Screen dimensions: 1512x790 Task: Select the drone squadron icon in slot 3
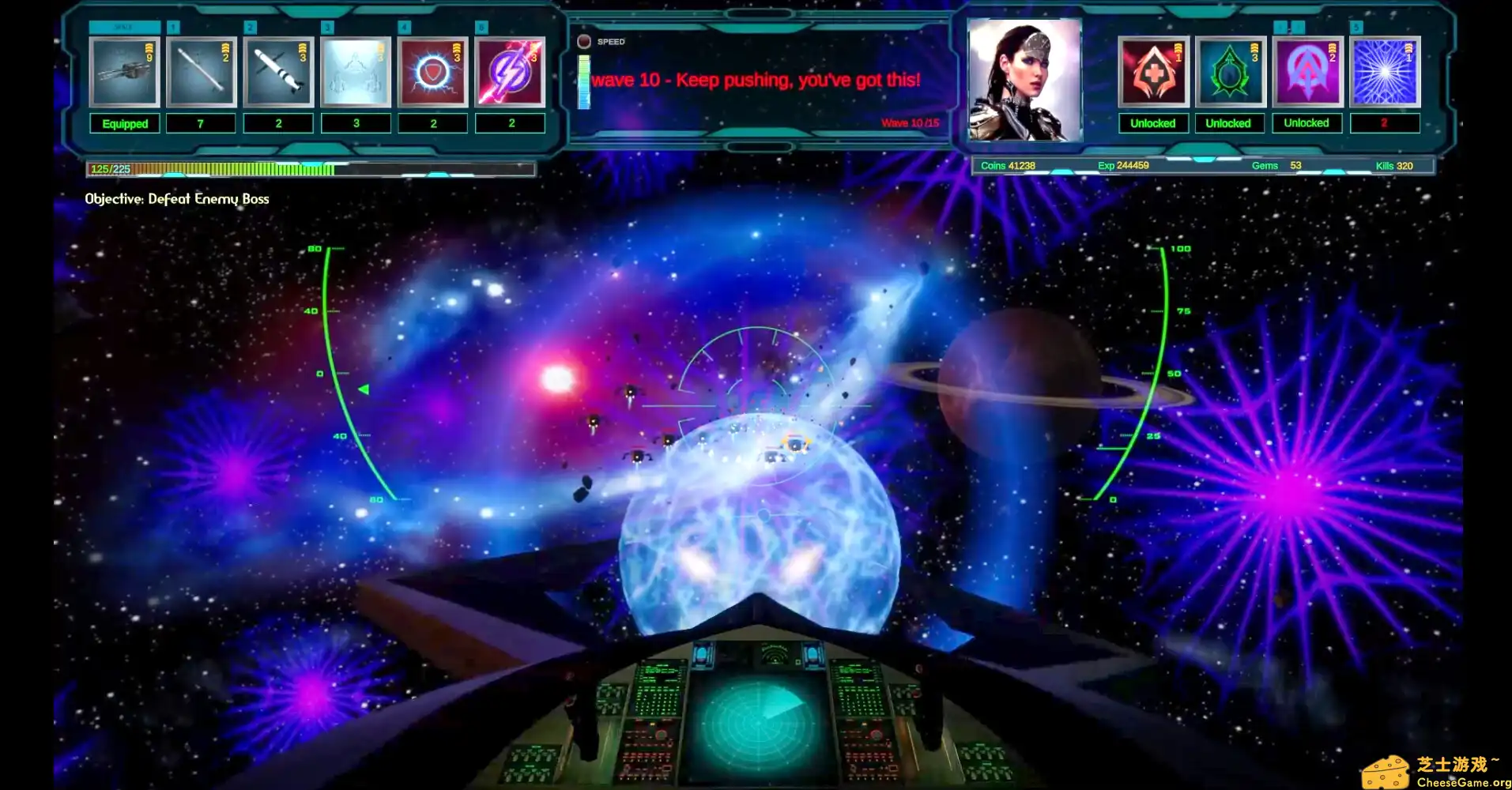point(356,72)
